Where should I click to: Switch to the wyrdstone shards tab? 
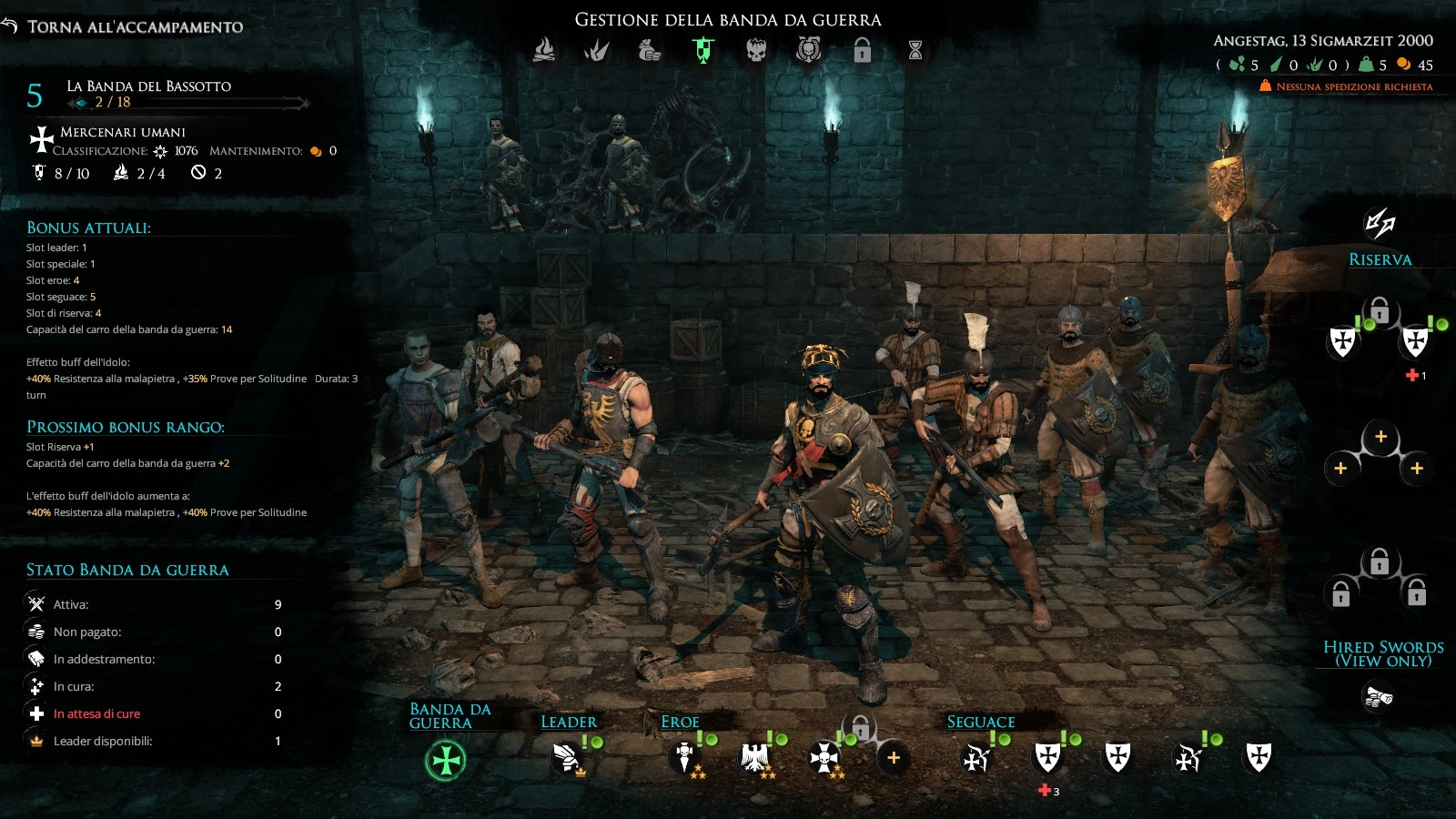pos(597,50)
